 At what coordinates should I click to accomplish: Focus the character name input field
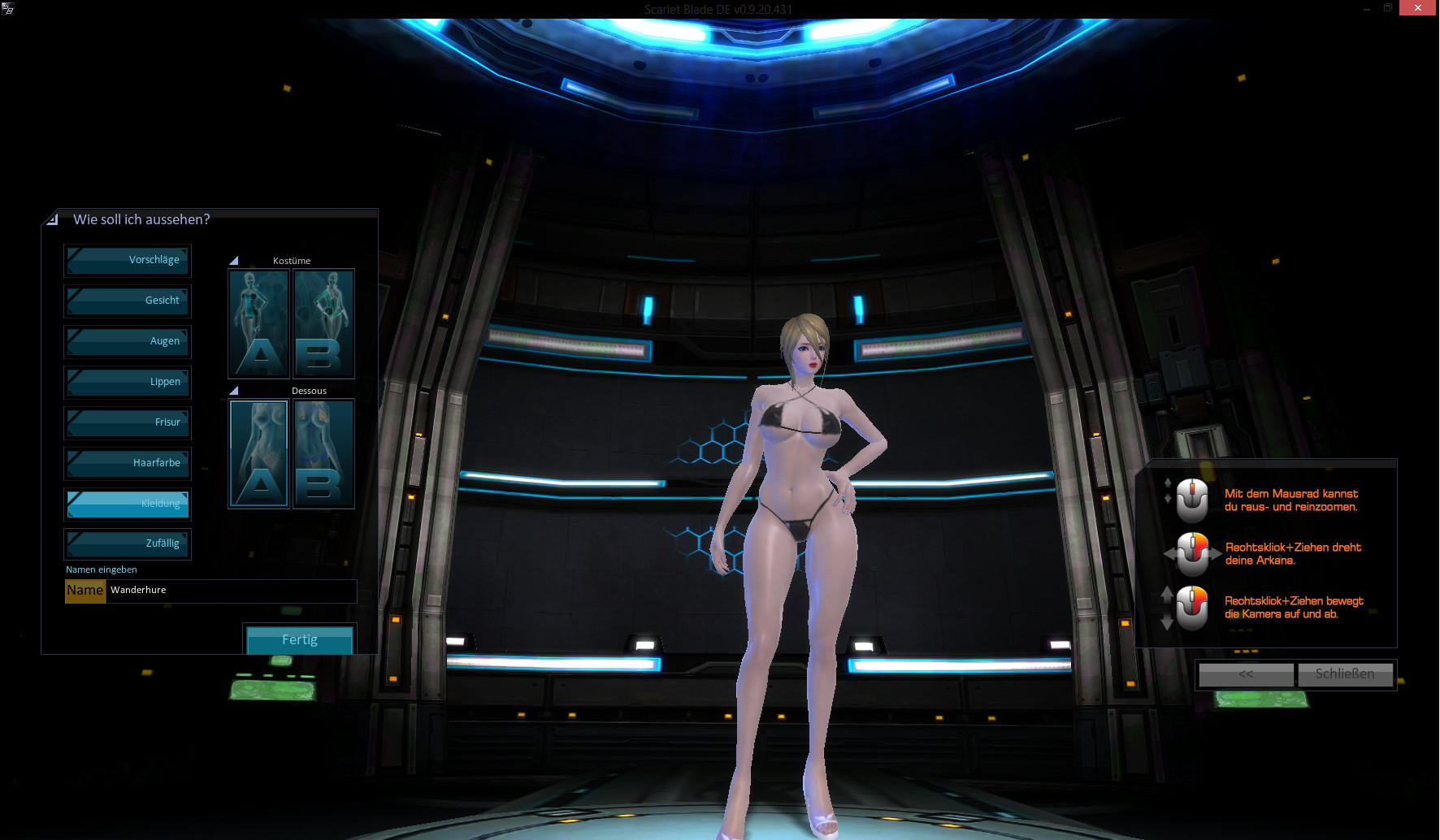(231, 591)
